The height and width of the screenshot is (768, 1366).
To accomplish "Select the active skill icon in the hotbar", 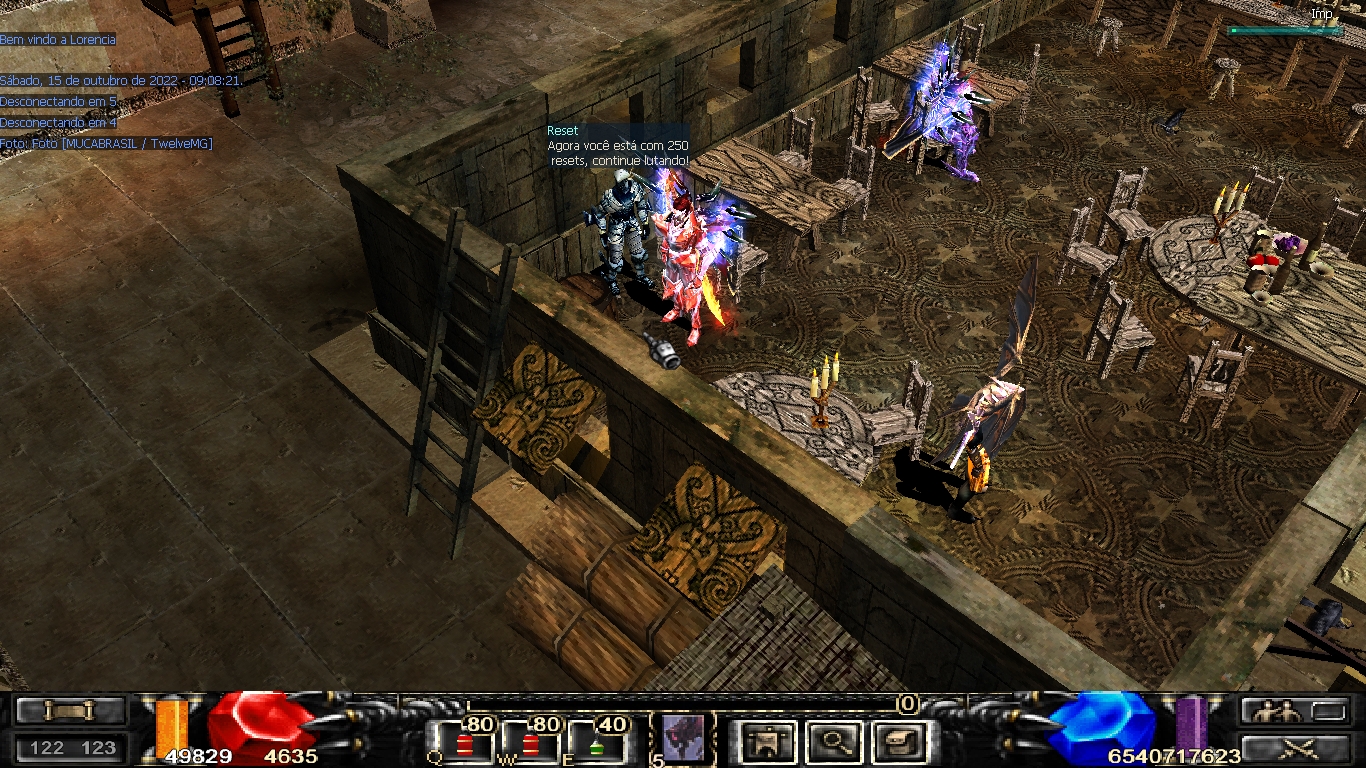I will (x=683, y=739).
